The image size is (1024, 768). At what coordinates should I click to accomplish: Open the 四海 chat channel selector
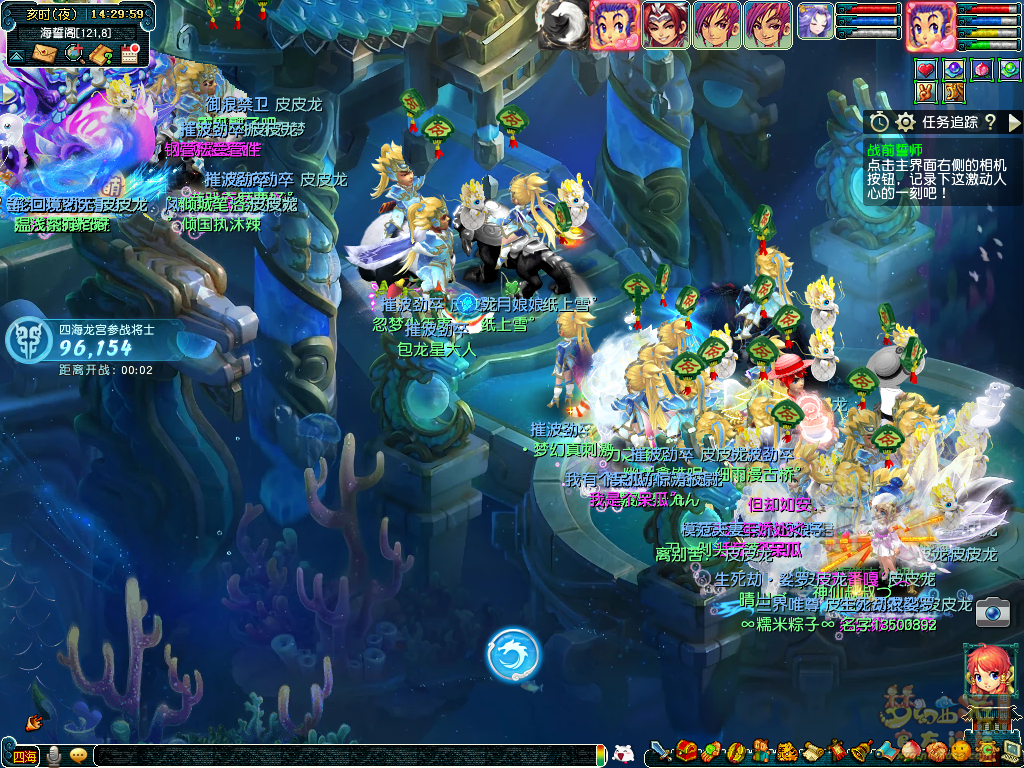coord(24,756)
